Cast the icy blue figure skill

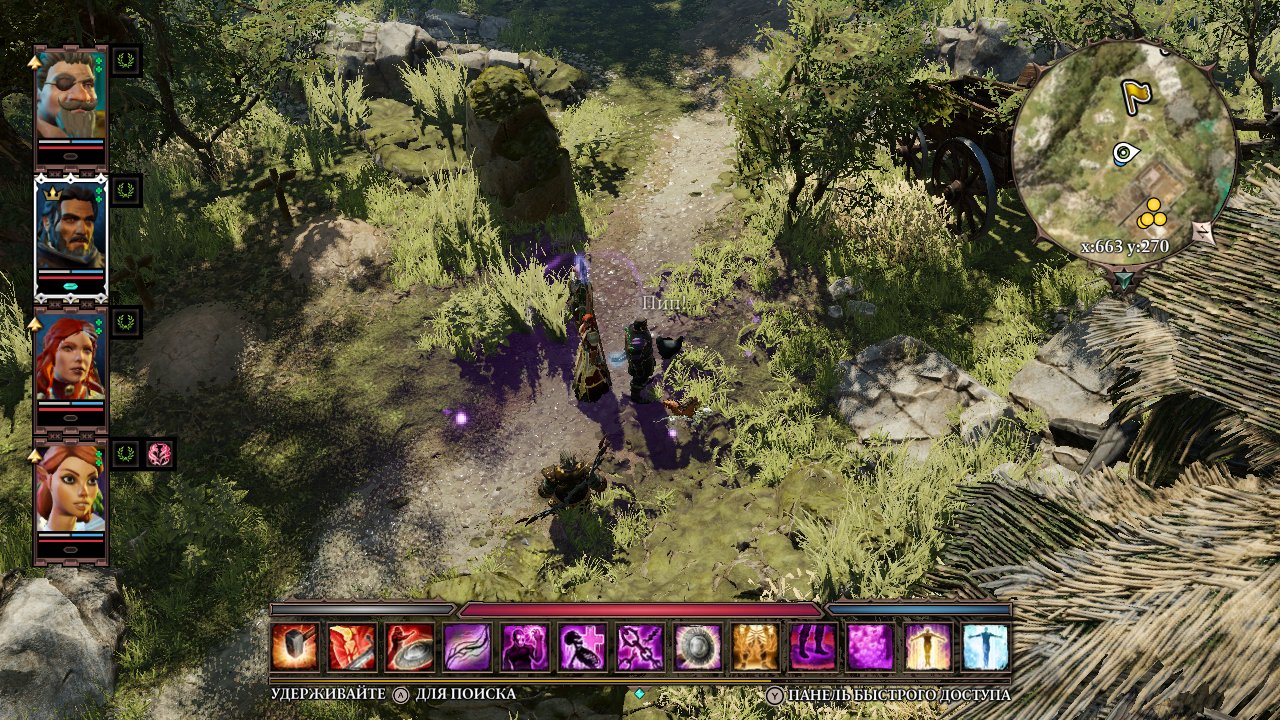[986, 647]
